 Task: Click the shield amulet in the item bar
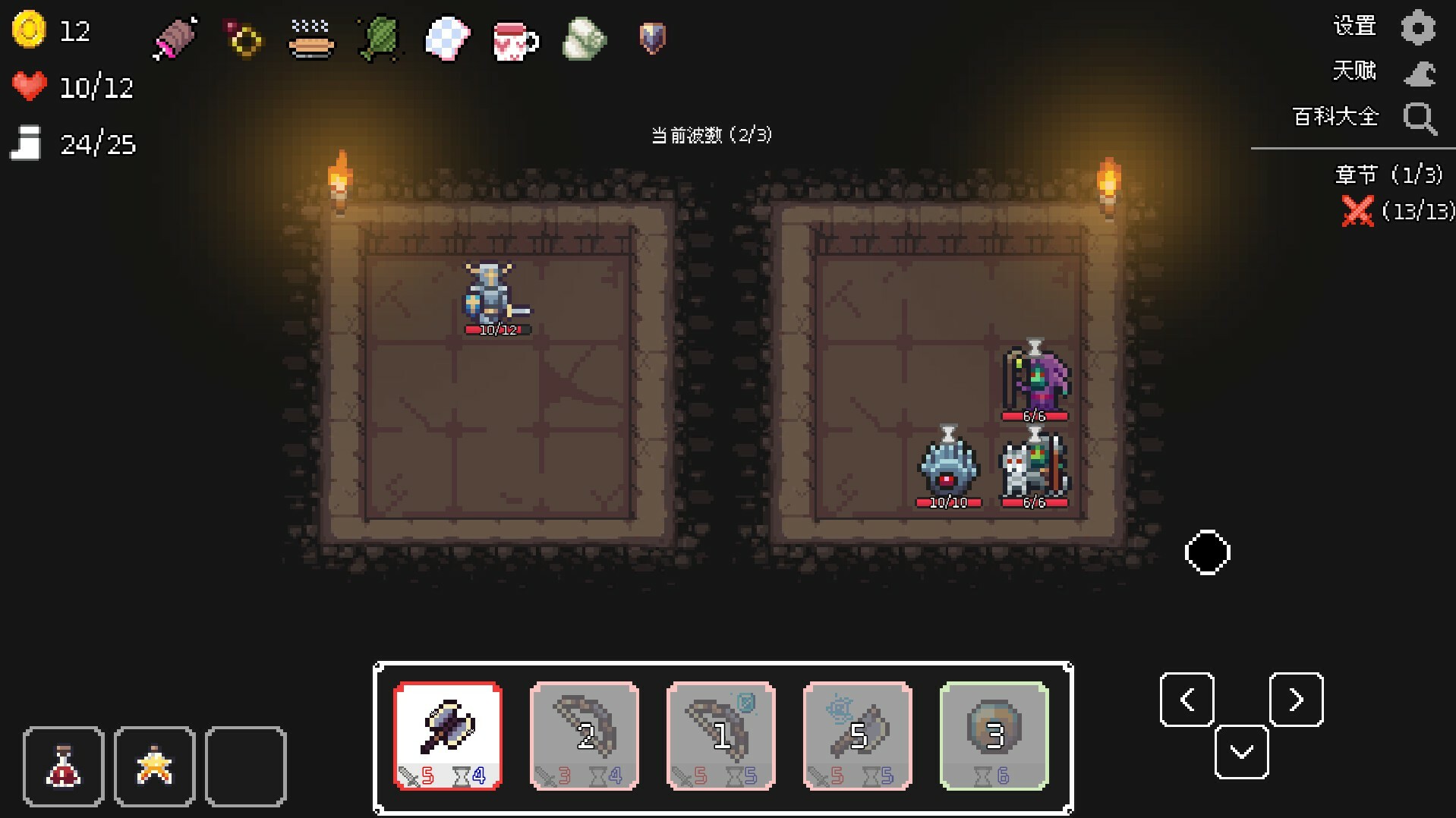pyautogui.click(x=652, y=39)
